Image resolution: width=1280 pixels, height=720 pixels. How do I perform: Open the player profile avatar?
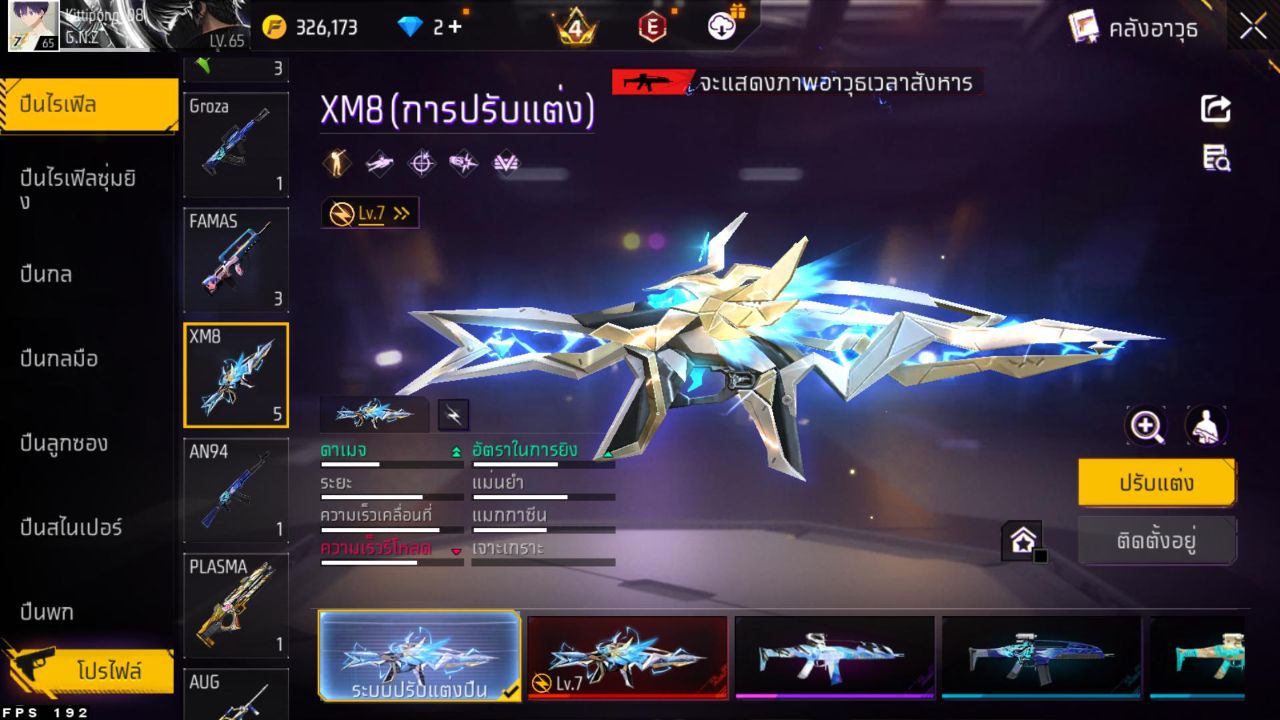[33, 26]
